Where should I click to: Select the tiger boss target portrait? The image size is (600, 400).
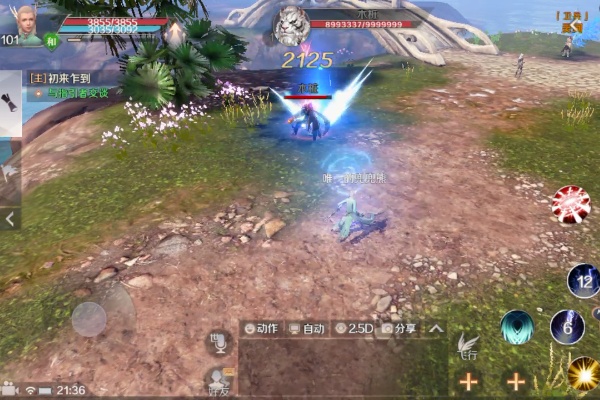(290, 24)
